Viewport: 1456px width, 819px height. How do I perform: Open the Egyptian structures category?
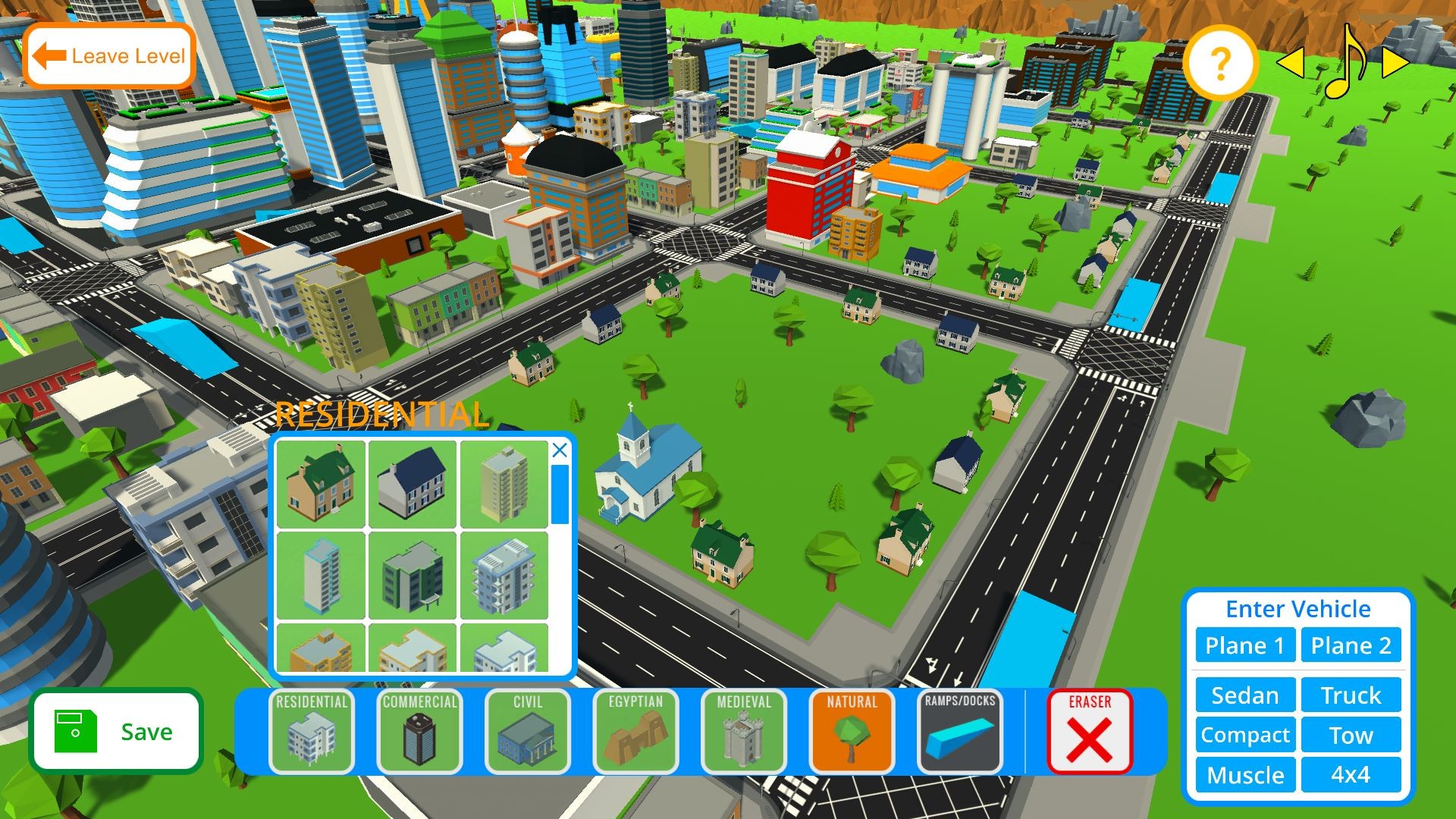coord(635,730)
